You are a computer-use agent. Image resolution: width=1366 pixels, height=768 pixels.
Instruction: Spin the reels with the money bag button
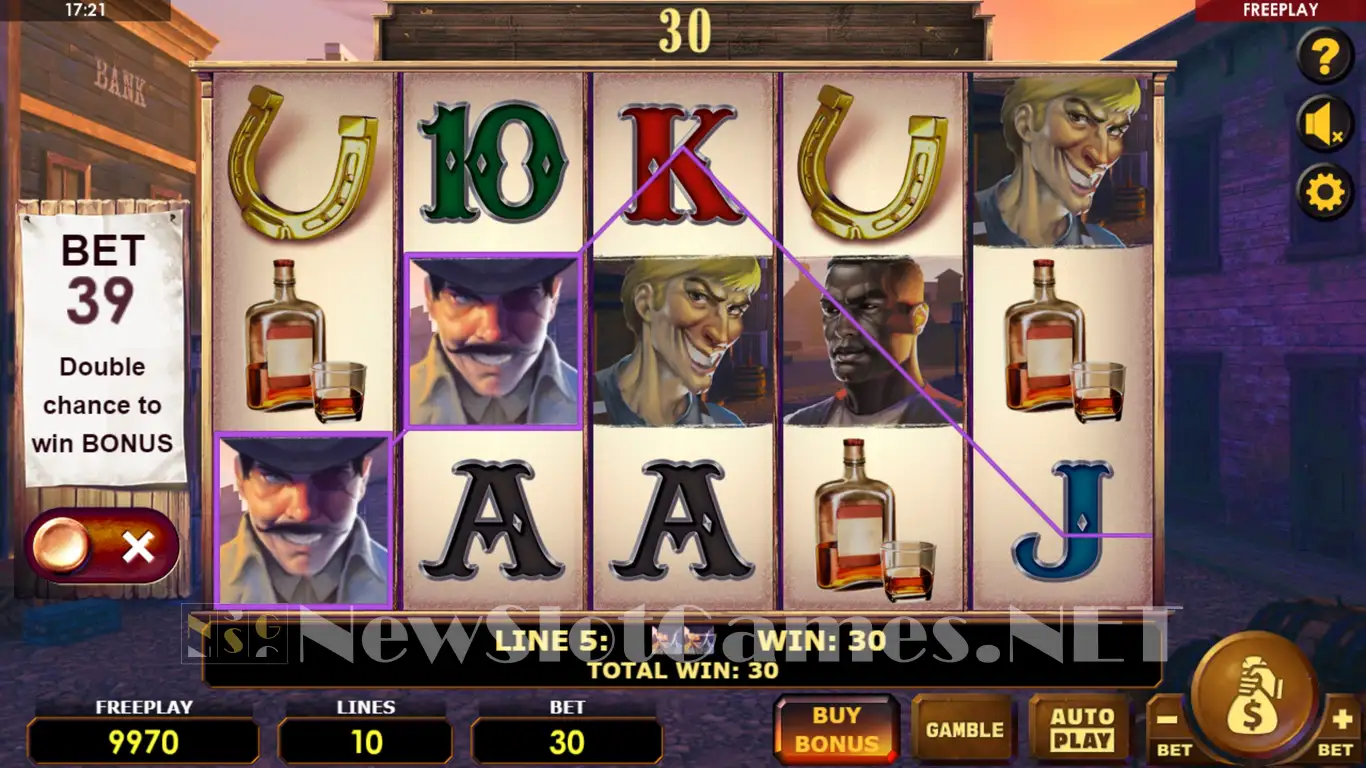1254,697
